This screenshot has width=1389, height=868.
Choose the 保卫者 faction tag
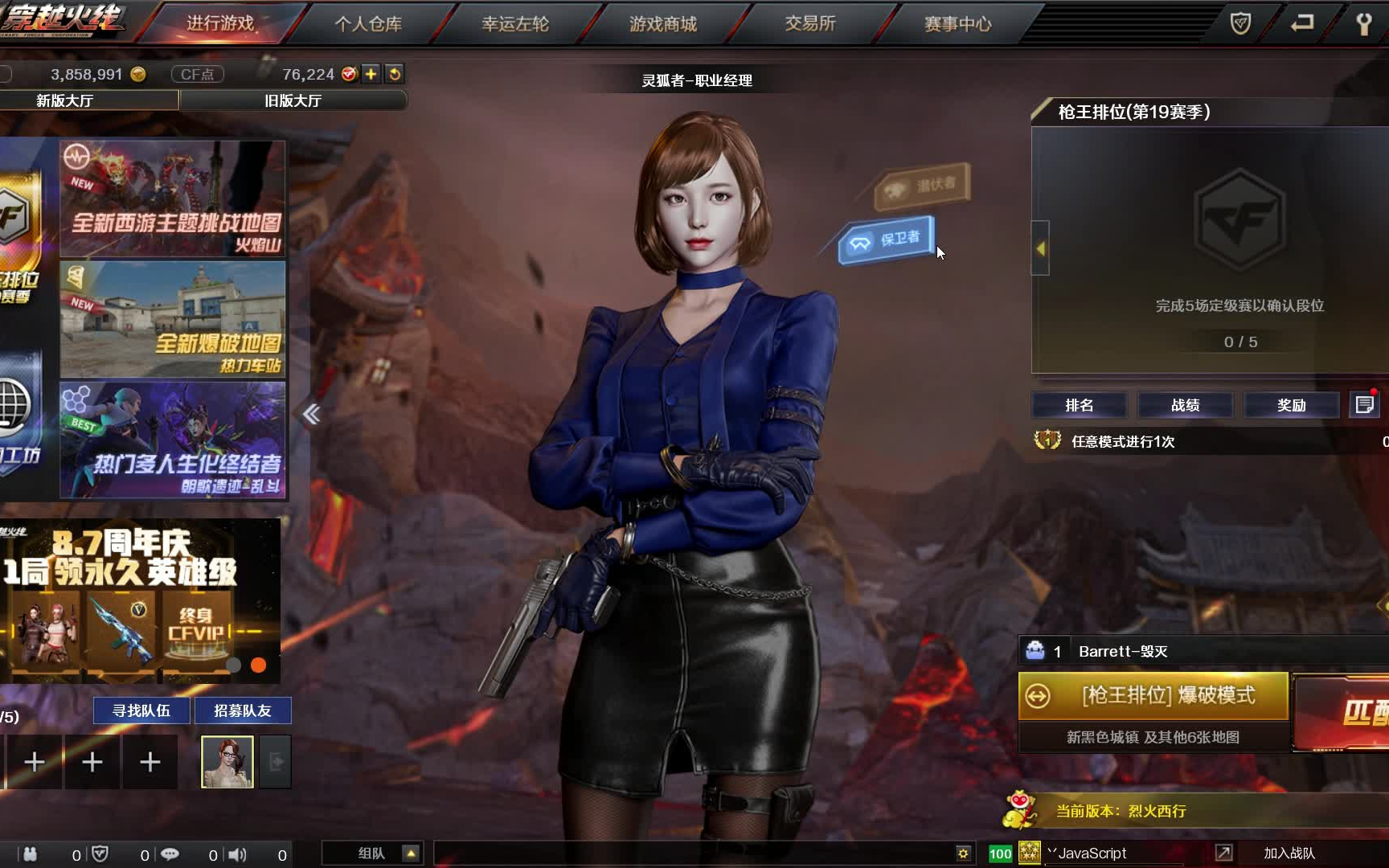(x=887, y=240)
